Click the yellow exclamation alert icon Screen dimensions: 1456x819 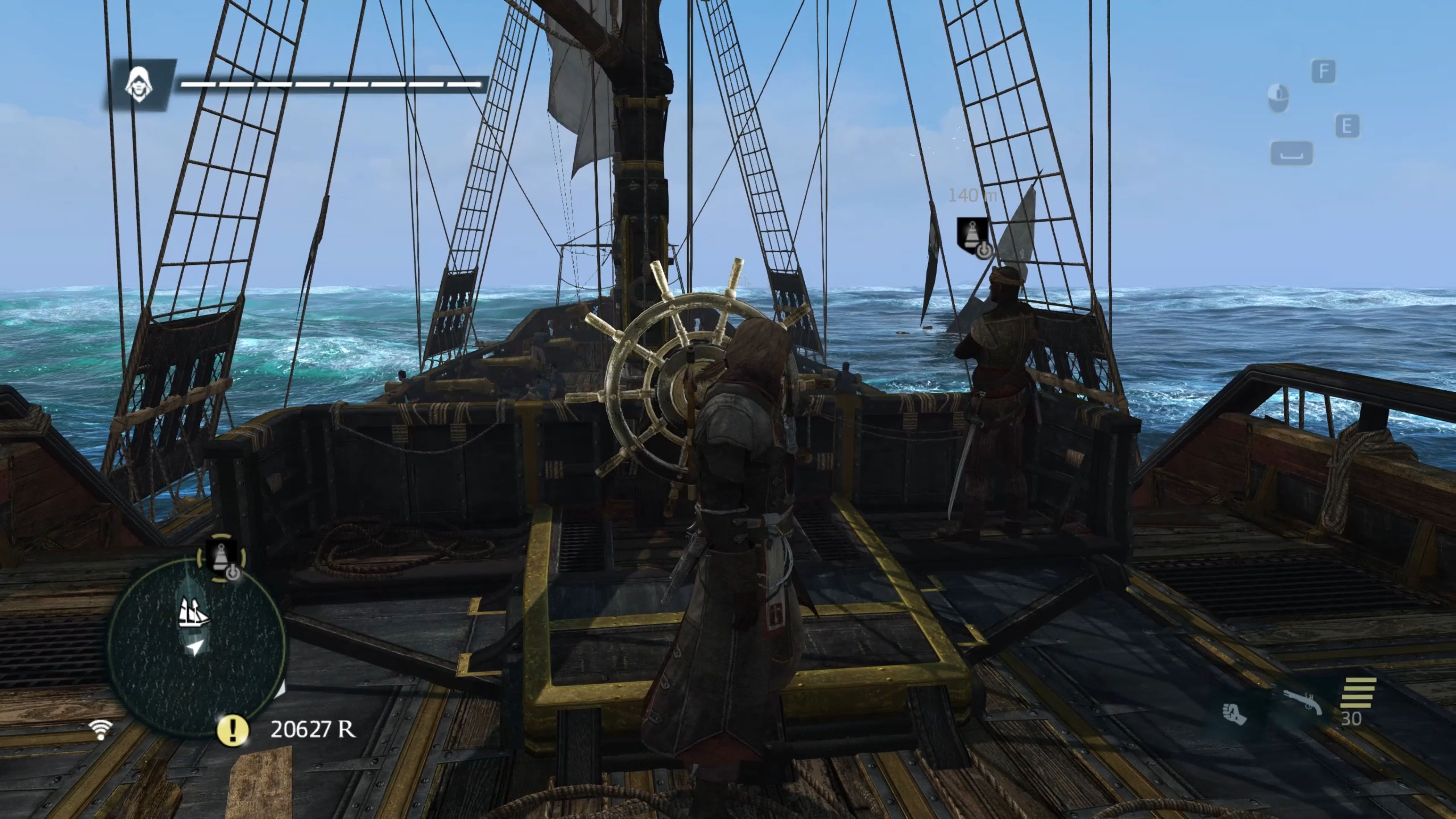point(232,730)
